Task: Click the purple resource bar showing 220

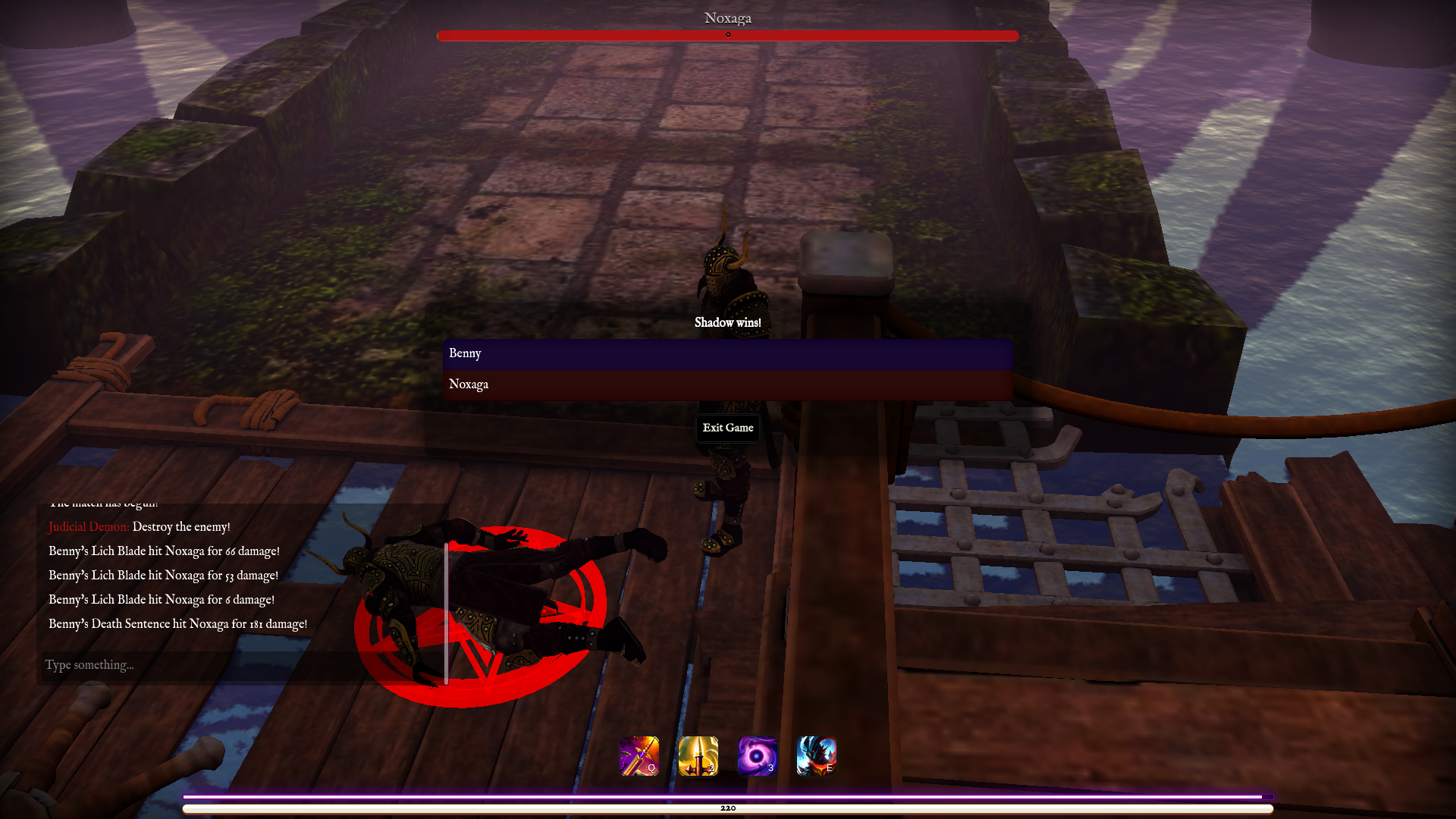Action: pyautogui.click(x=728, y=798)
